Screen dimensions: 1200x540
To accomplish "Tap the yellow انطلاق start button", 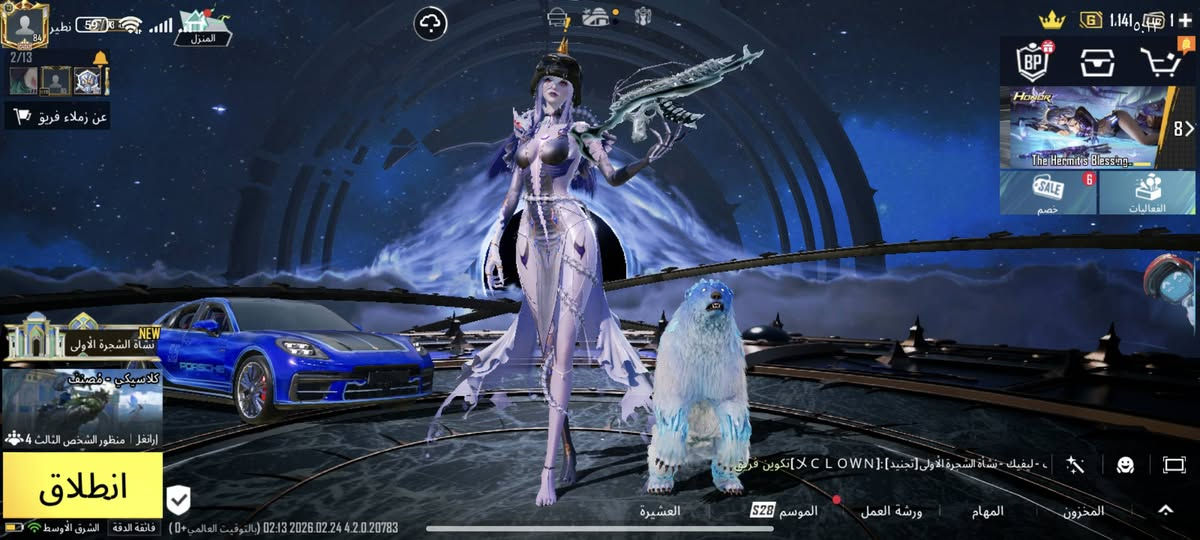I will (x=82, y=487).
